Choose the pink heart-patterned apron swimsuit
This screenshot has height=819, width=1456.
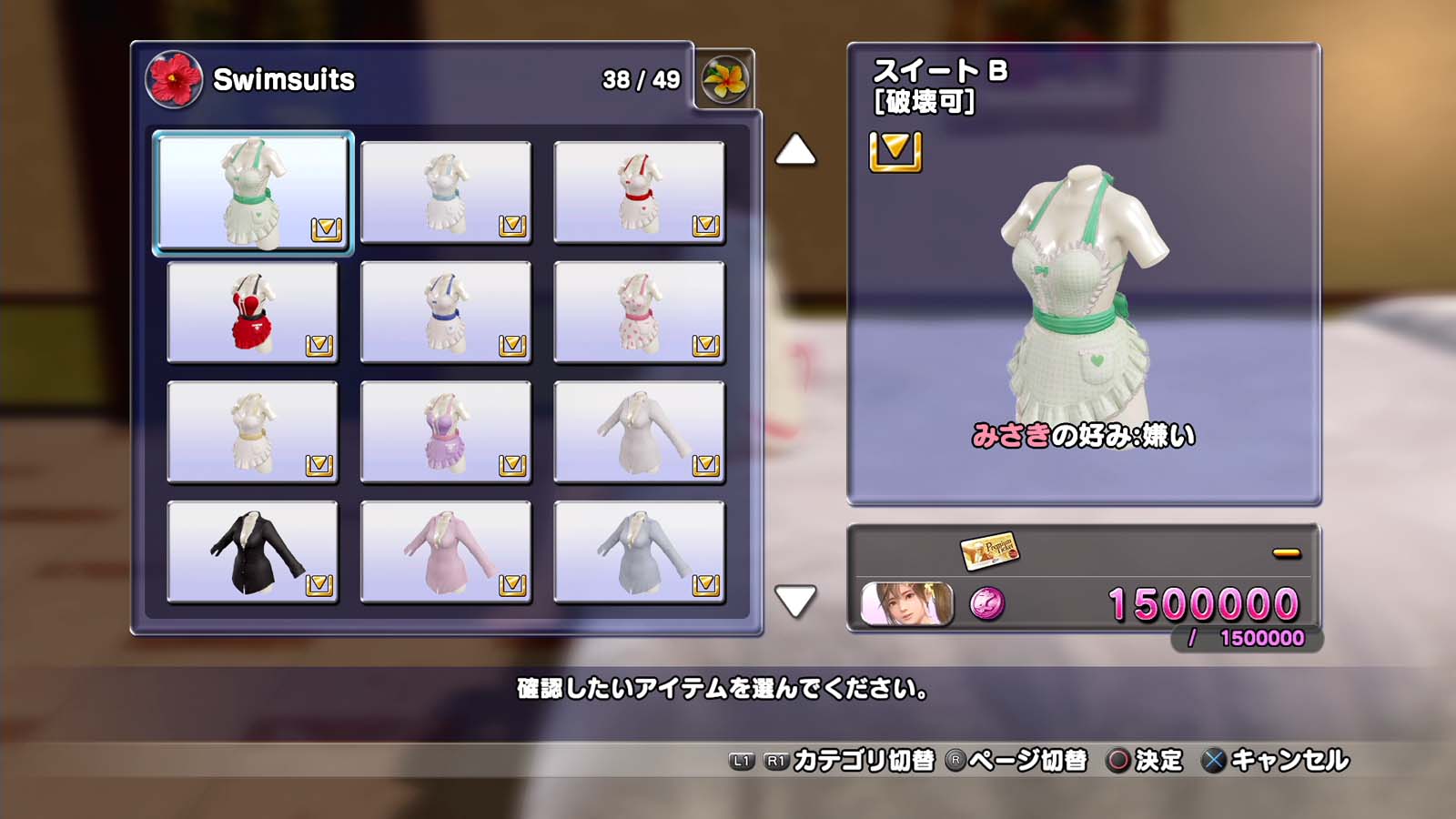639,312
